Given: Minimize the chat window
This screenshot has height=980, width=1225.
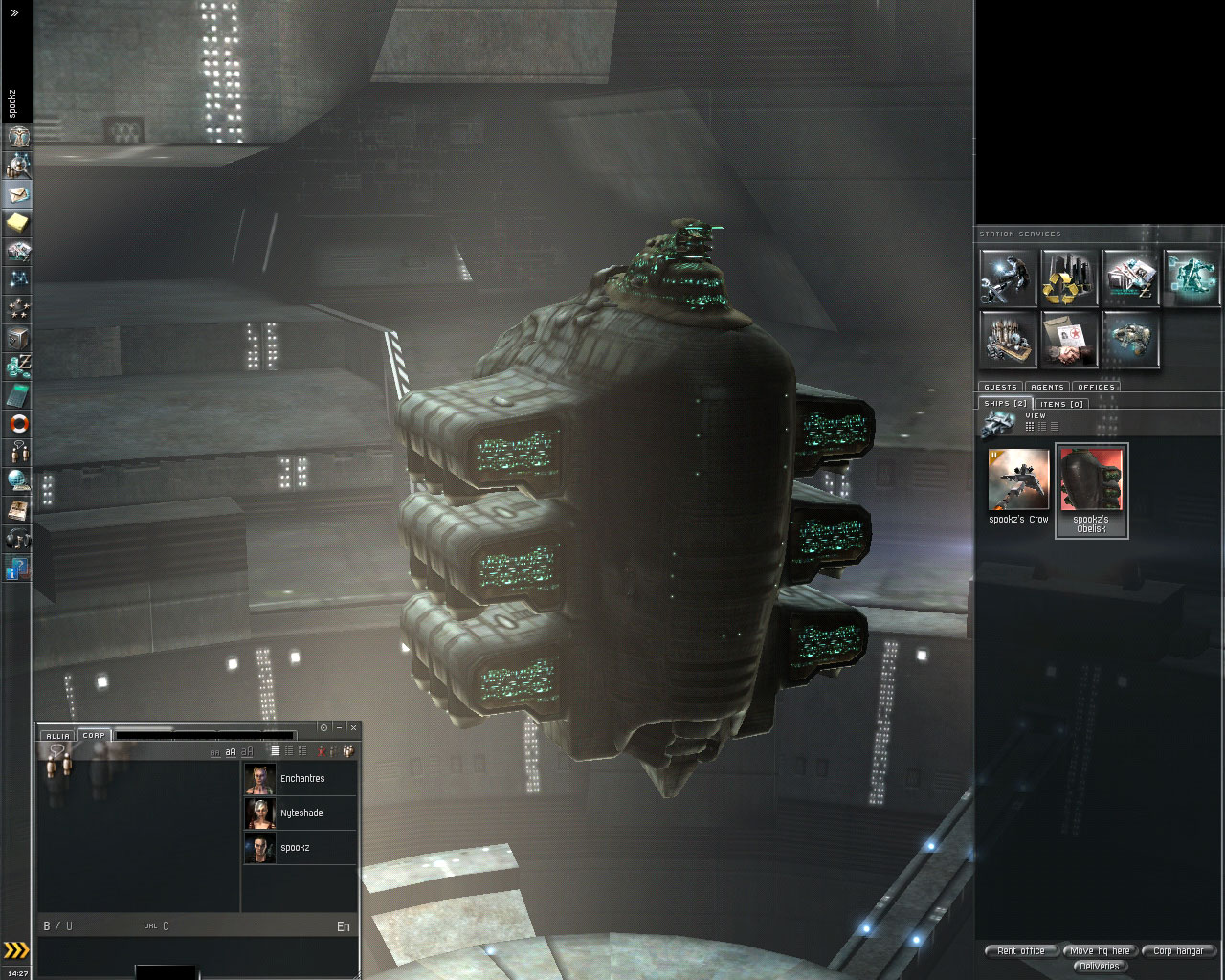Looking at the screenshot, I should [339, 728].
